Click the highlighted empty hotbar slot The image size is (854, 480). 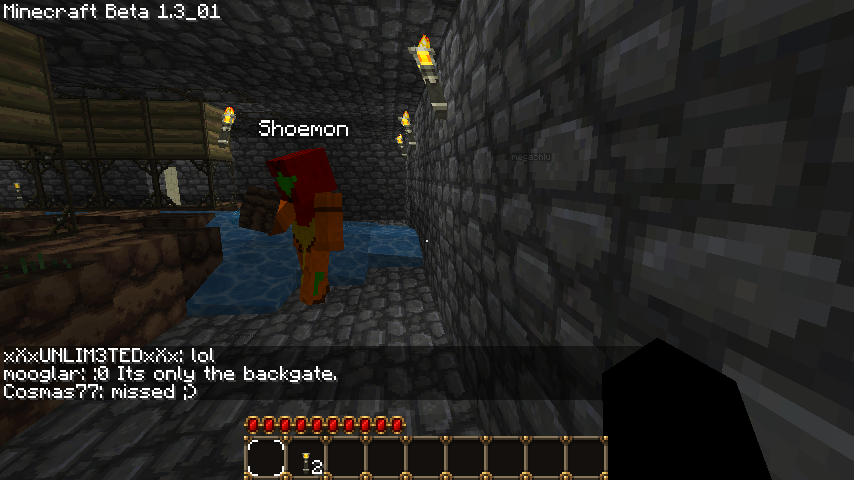[x=266, y=459]
